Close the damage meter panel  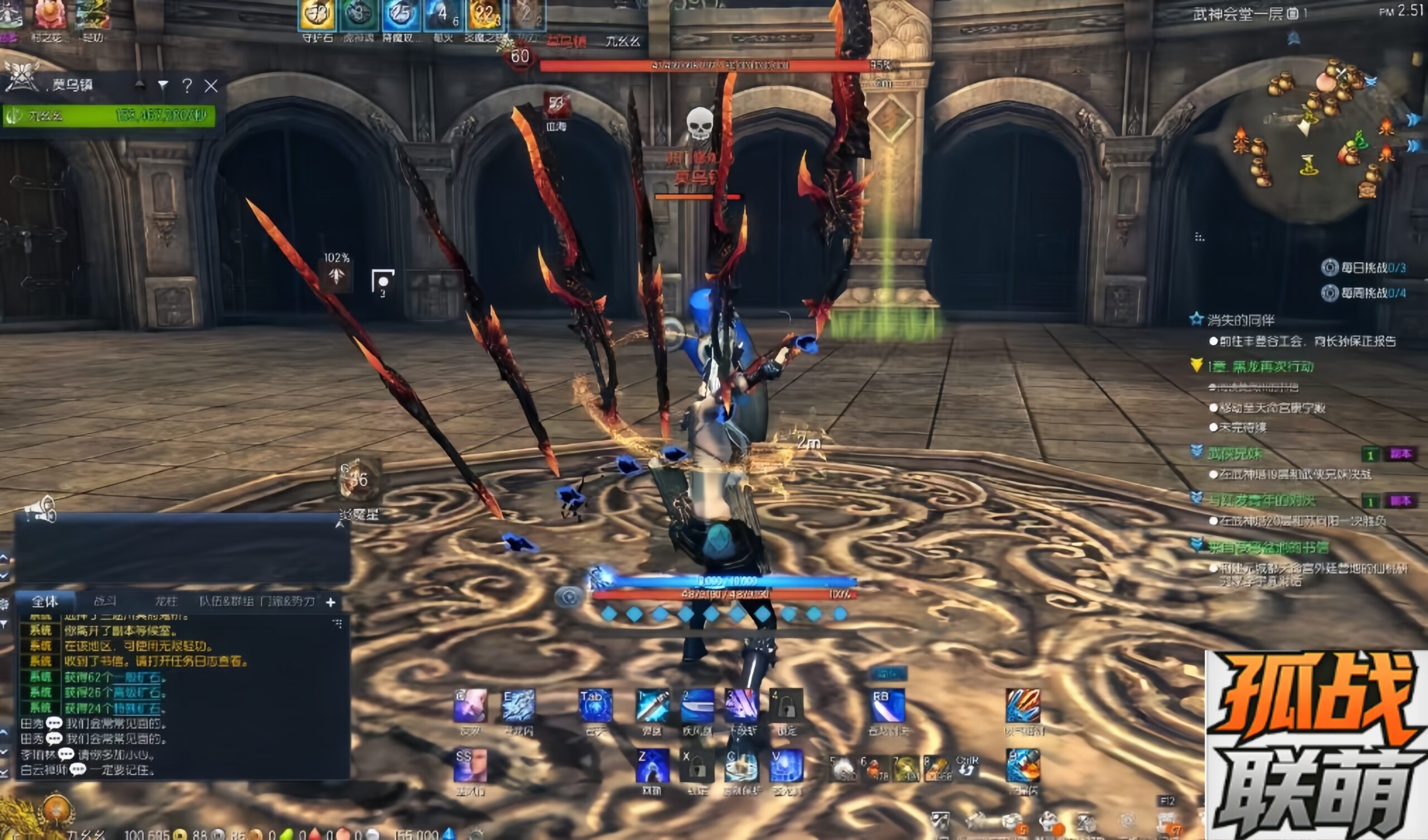click(x=211, y=85)
